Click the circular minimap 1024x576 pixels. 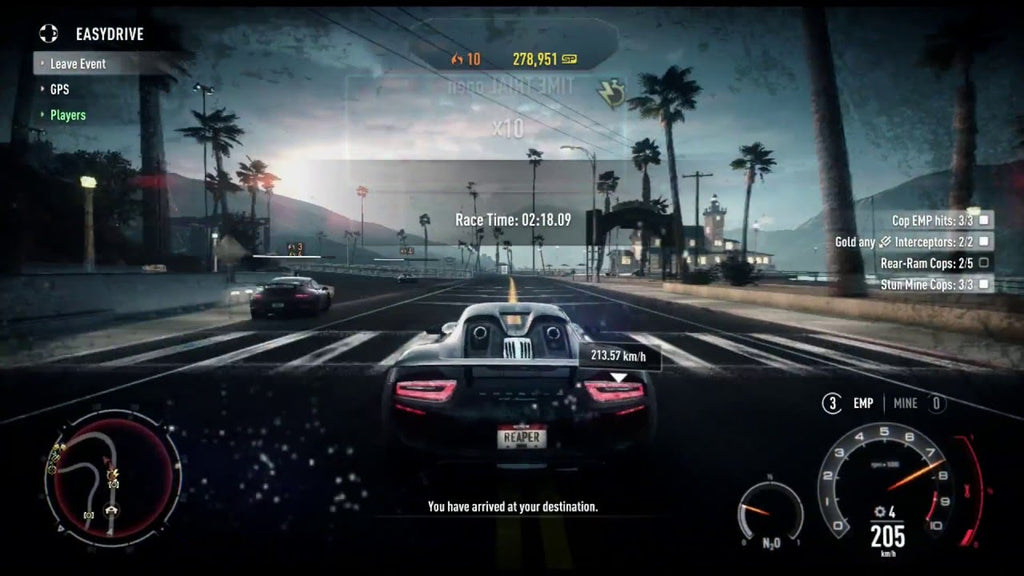(112, 477)
